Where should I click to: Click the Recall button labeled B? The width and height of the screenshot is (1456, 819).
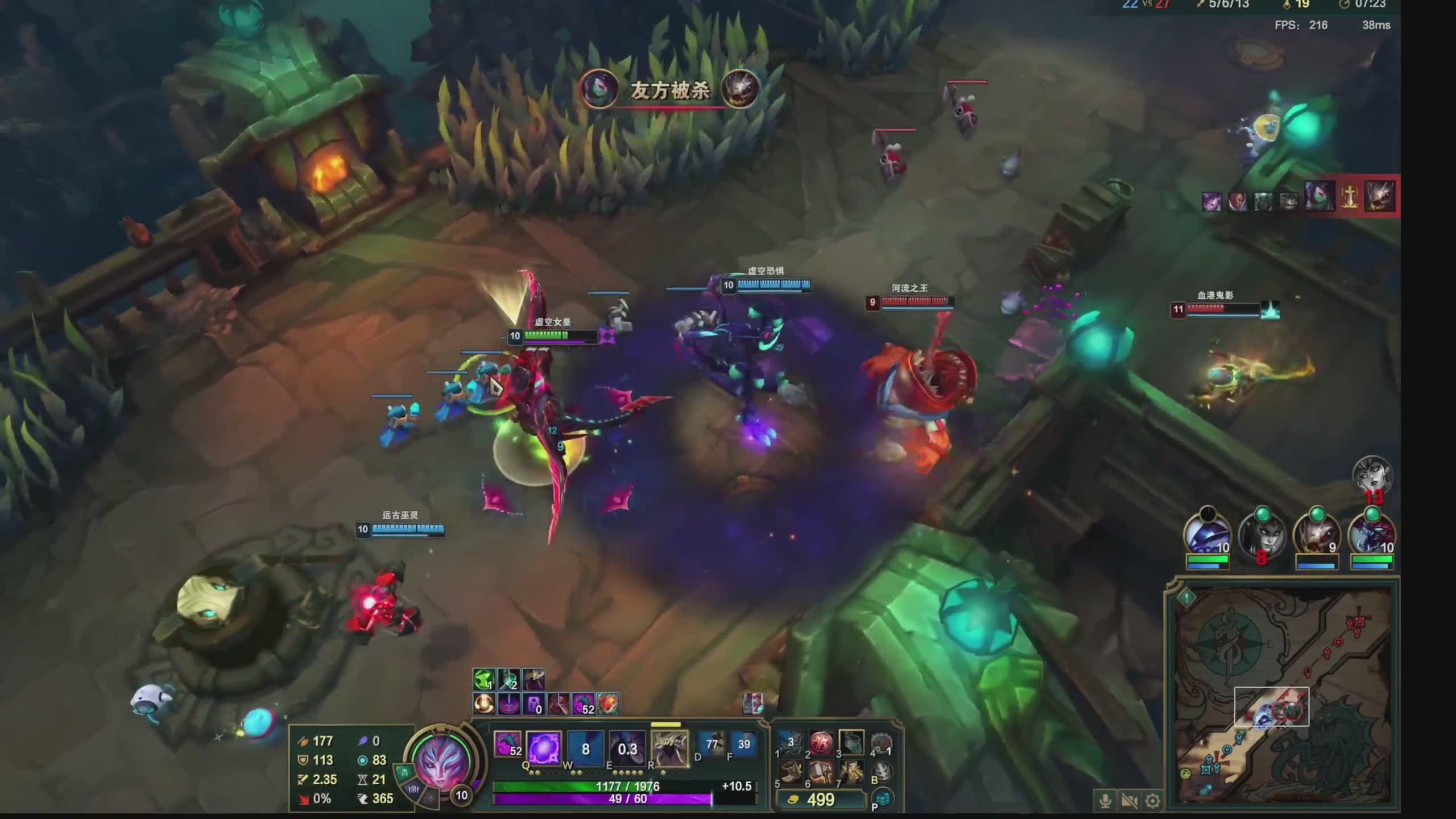881,771
